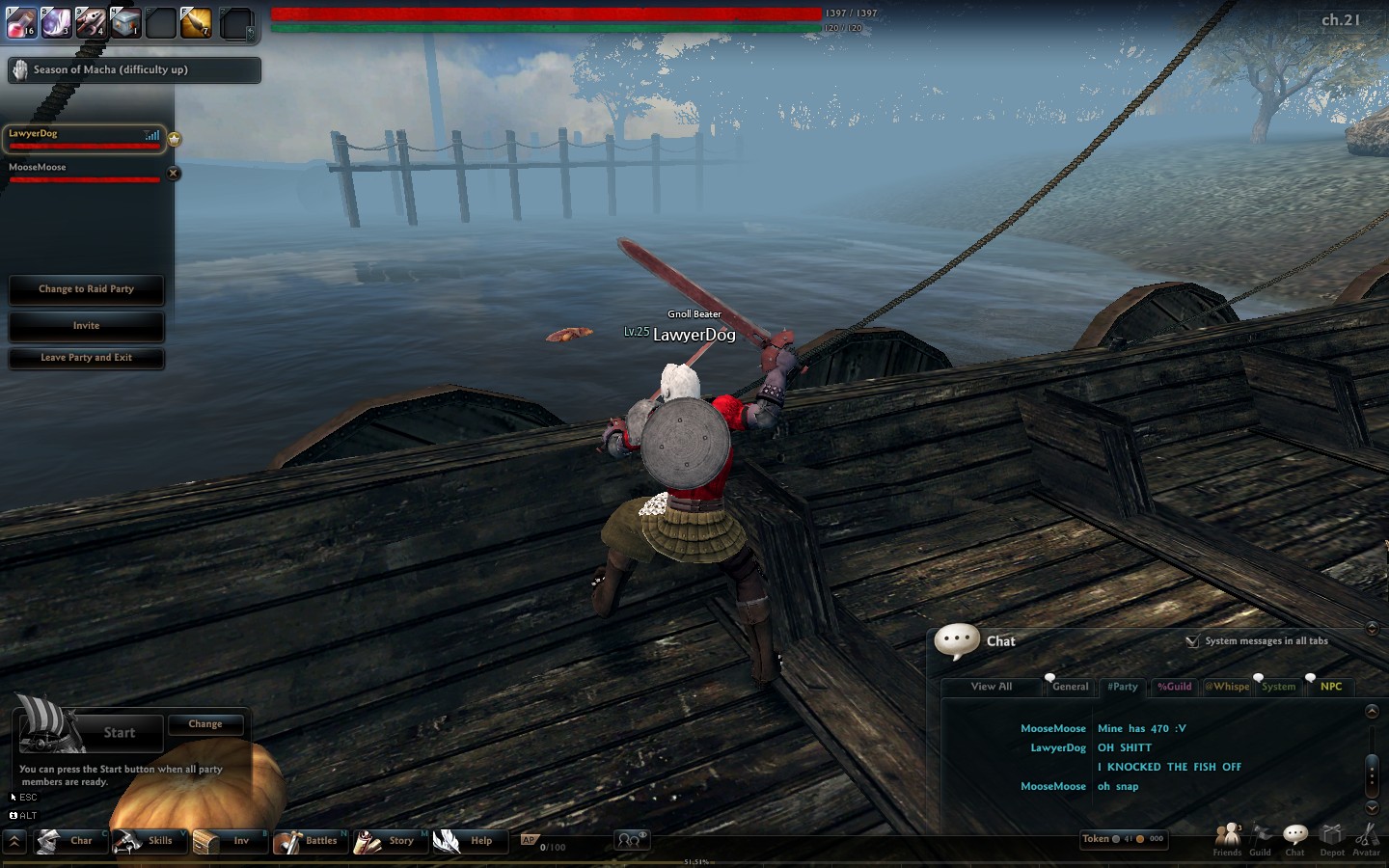Switch to the General chat tab
Screen dimensions: 1389x868
click(1070, 687)
